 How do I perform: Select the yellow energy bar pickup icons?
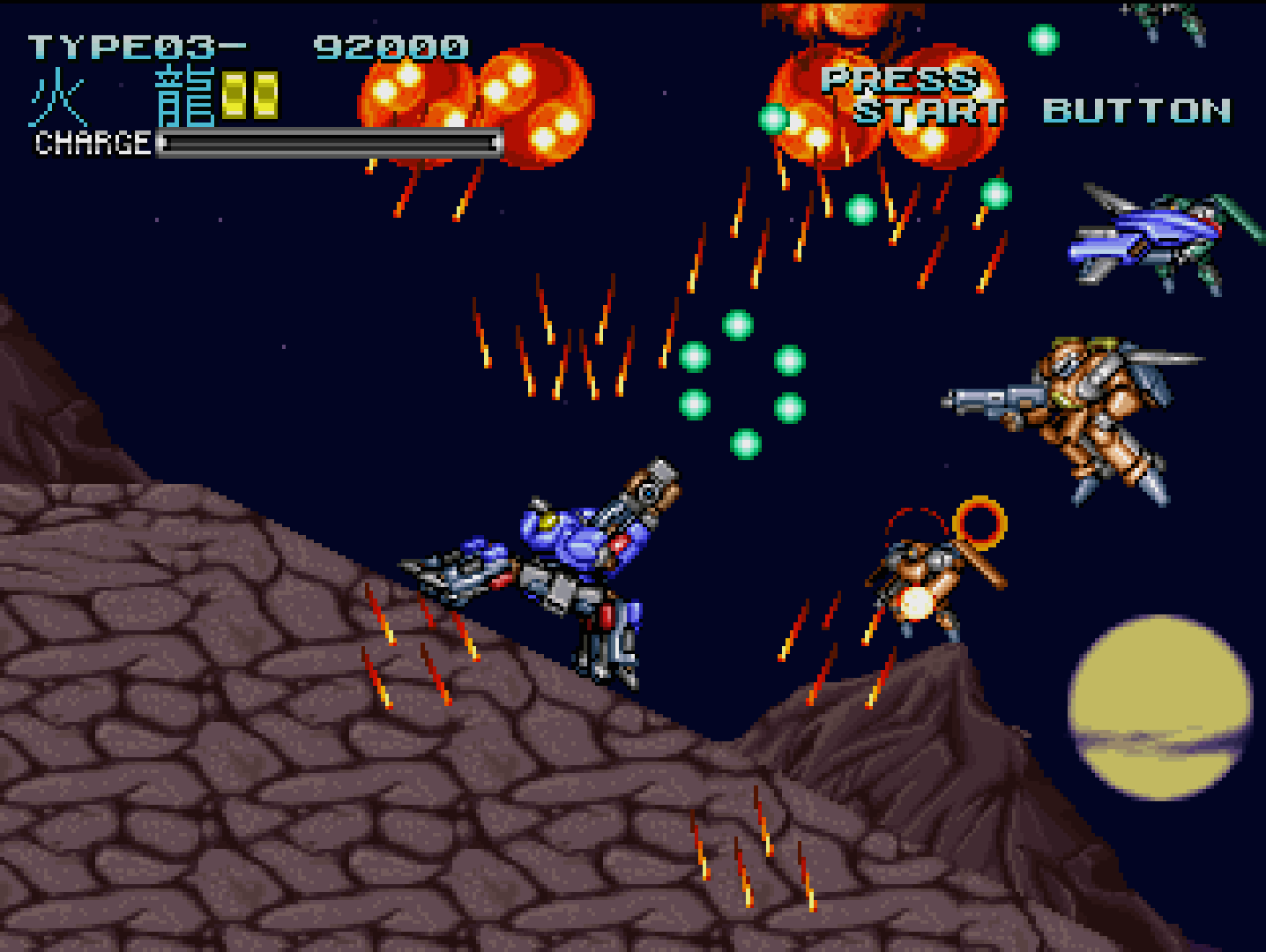(x=249, y=94)
